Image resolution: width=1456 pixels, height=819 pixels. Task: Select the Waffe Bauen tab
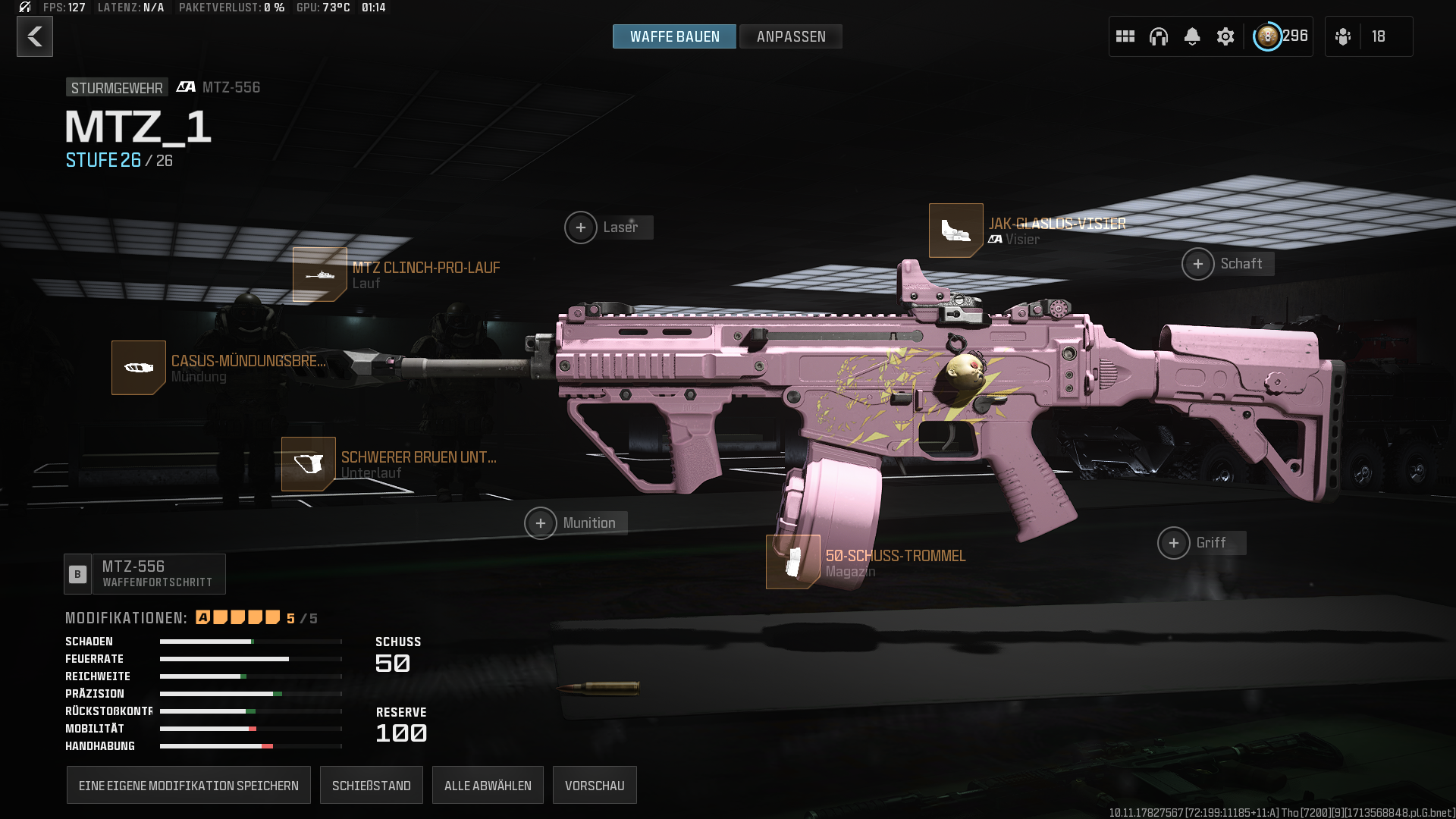tap(674, 36)
